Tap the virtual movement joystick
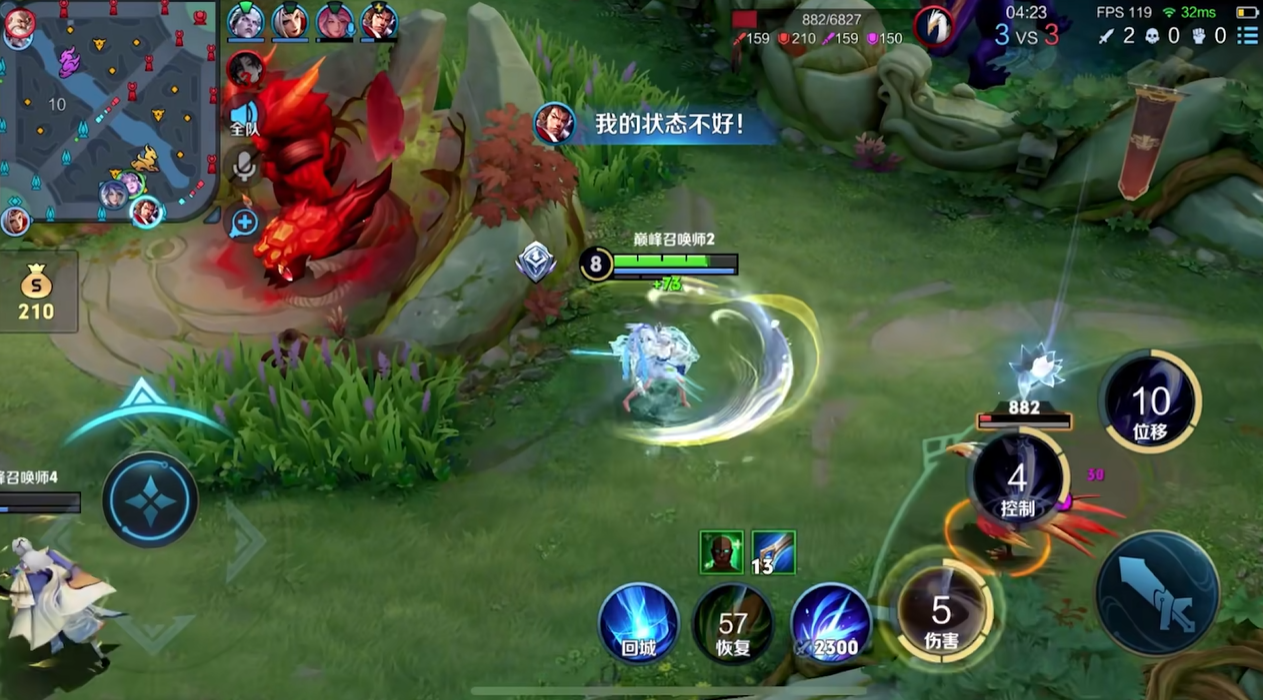 151,499
